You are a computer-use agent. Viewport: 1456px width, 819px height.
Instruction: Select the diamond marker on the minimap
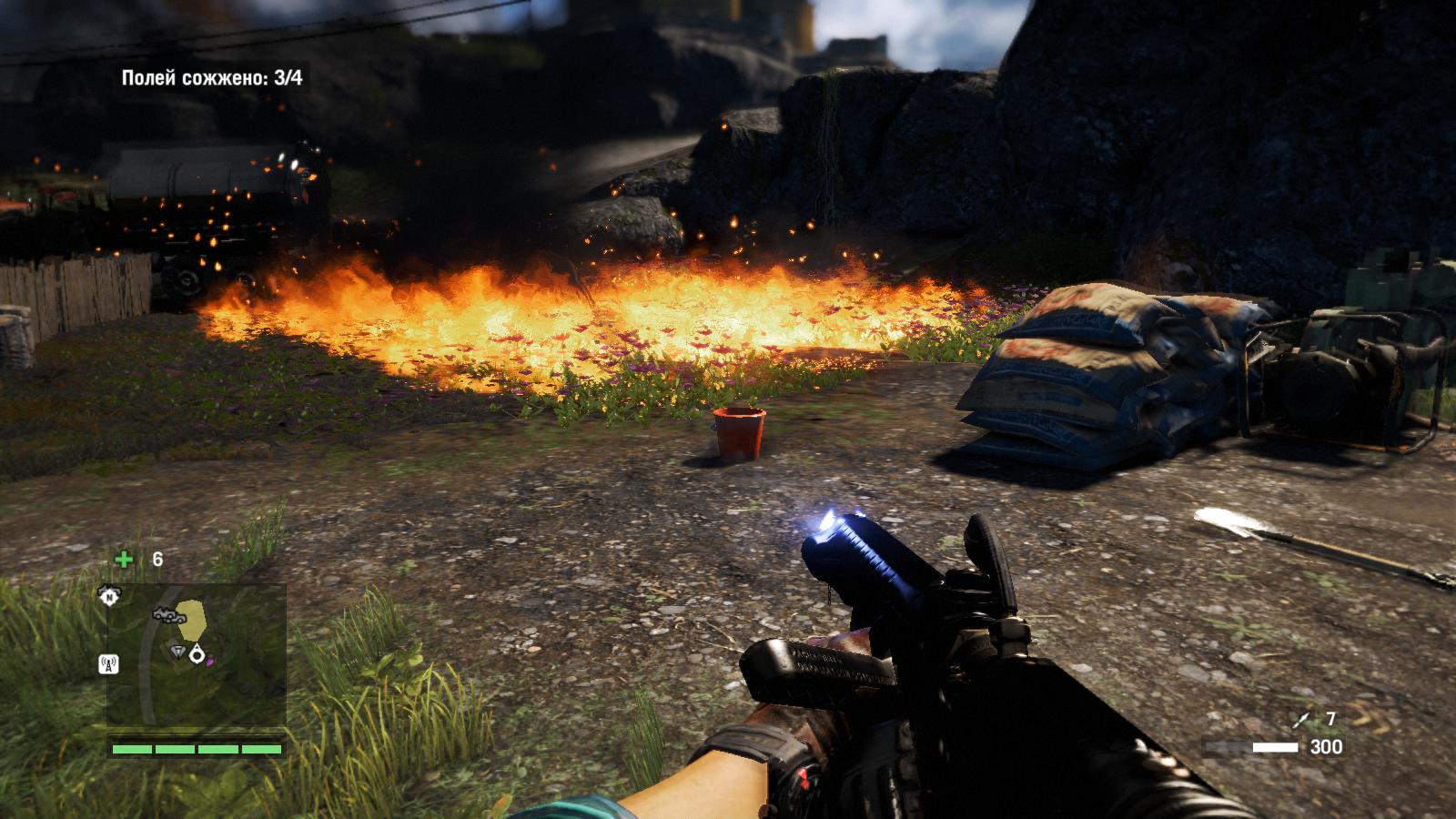click(178, 652)
